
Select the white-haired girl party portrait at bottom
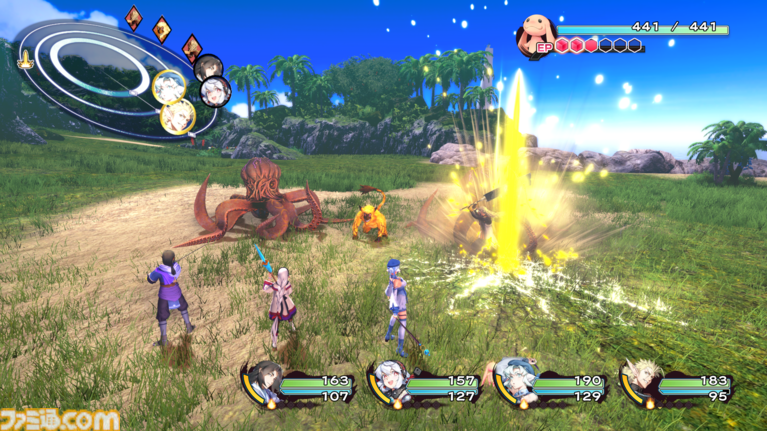pyautogui.click(x=388, y=383)
